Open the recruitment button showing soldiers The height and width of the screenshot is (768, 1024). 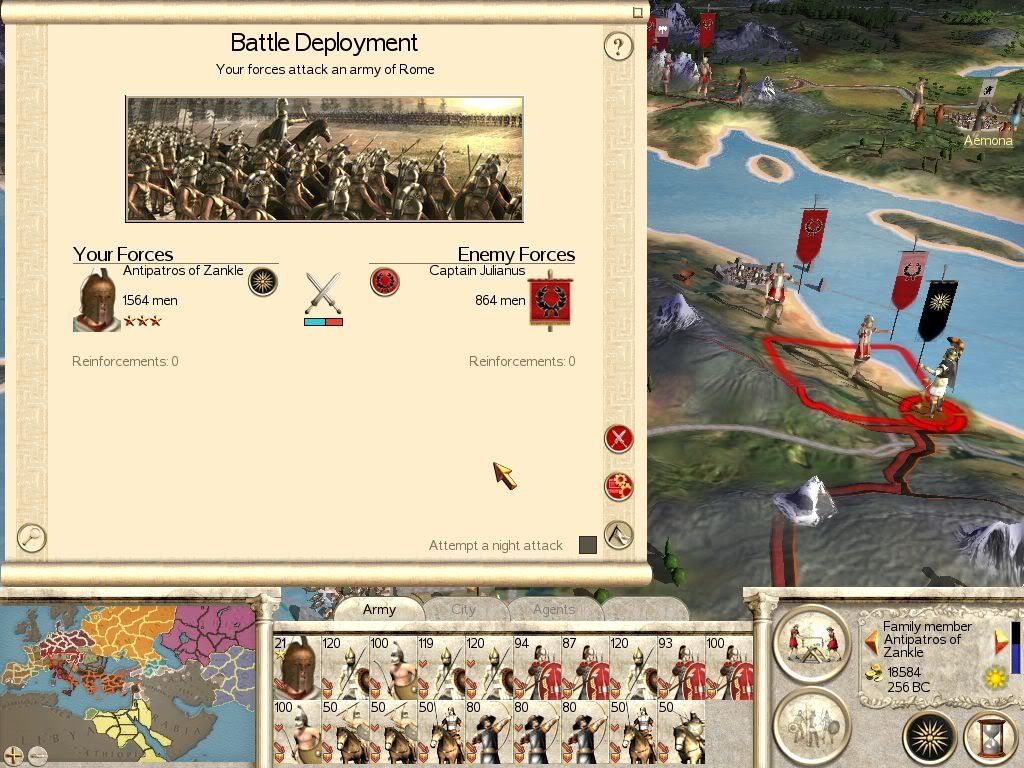click(811, 722)
